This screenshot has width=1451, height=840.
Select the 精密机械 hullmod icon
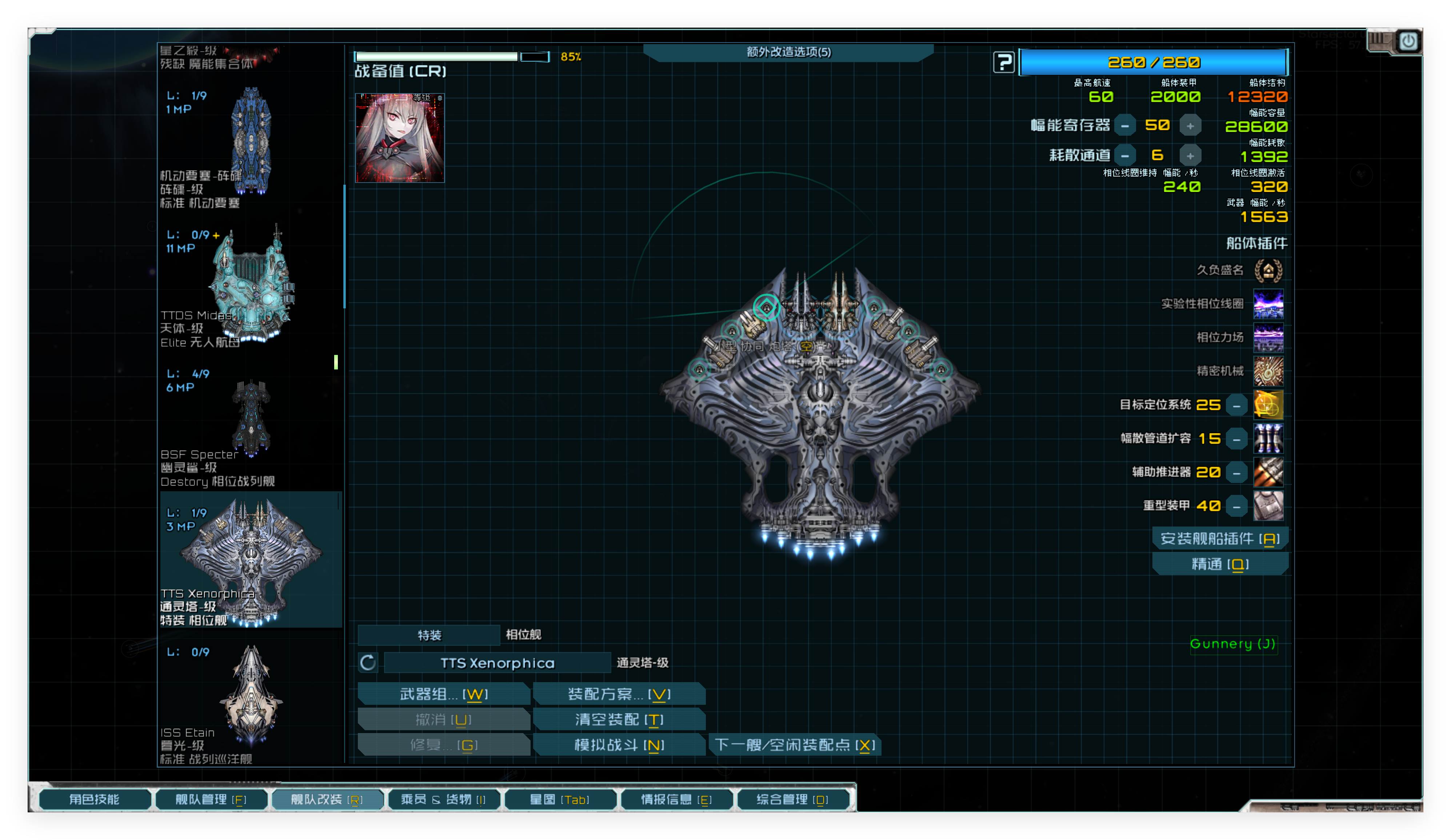coord(1269,371)
